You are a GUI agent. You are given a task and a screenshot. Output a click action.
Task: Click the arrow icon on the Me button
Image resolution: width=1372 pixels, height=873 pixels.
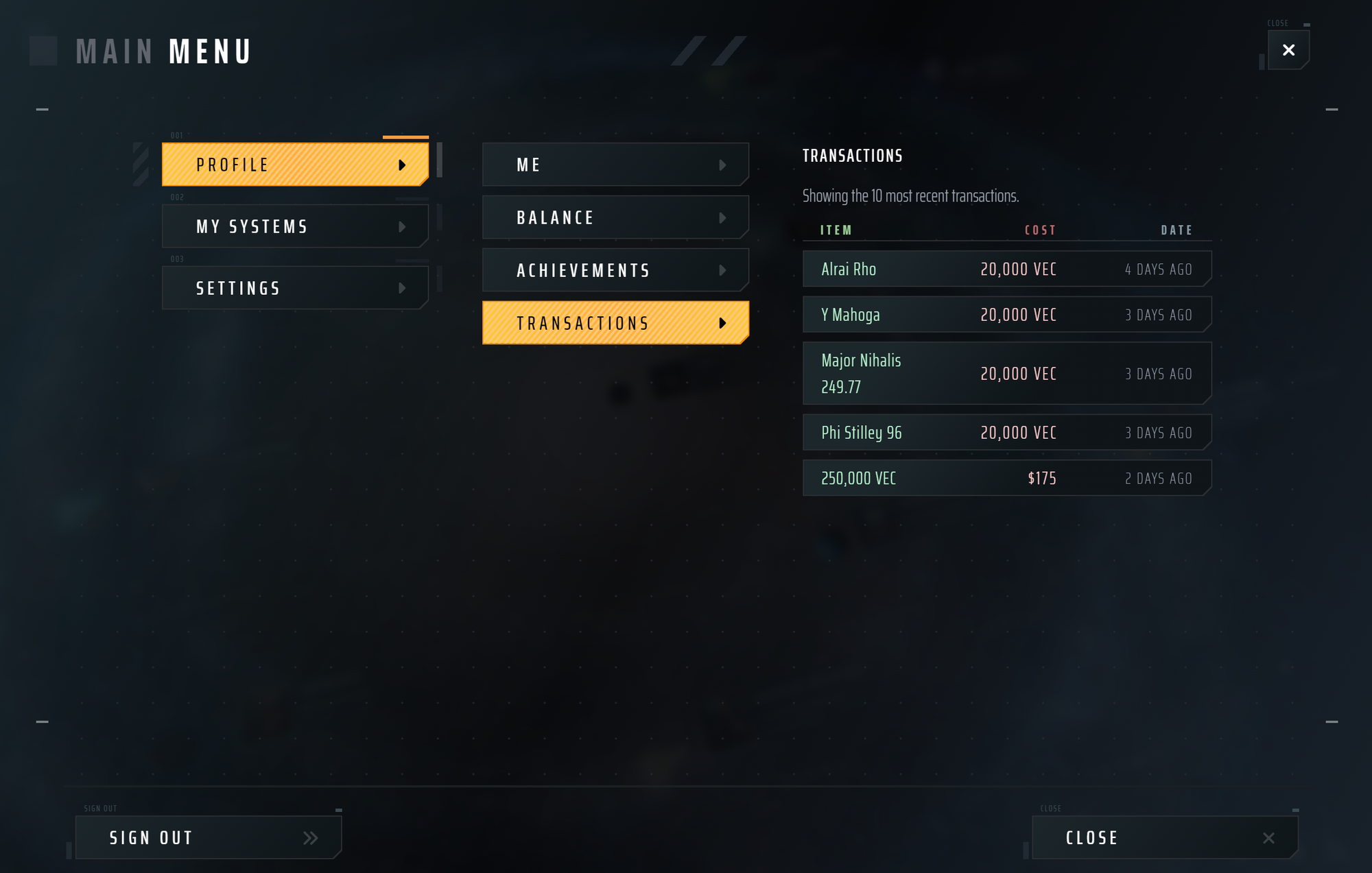[x=722, y=165]
